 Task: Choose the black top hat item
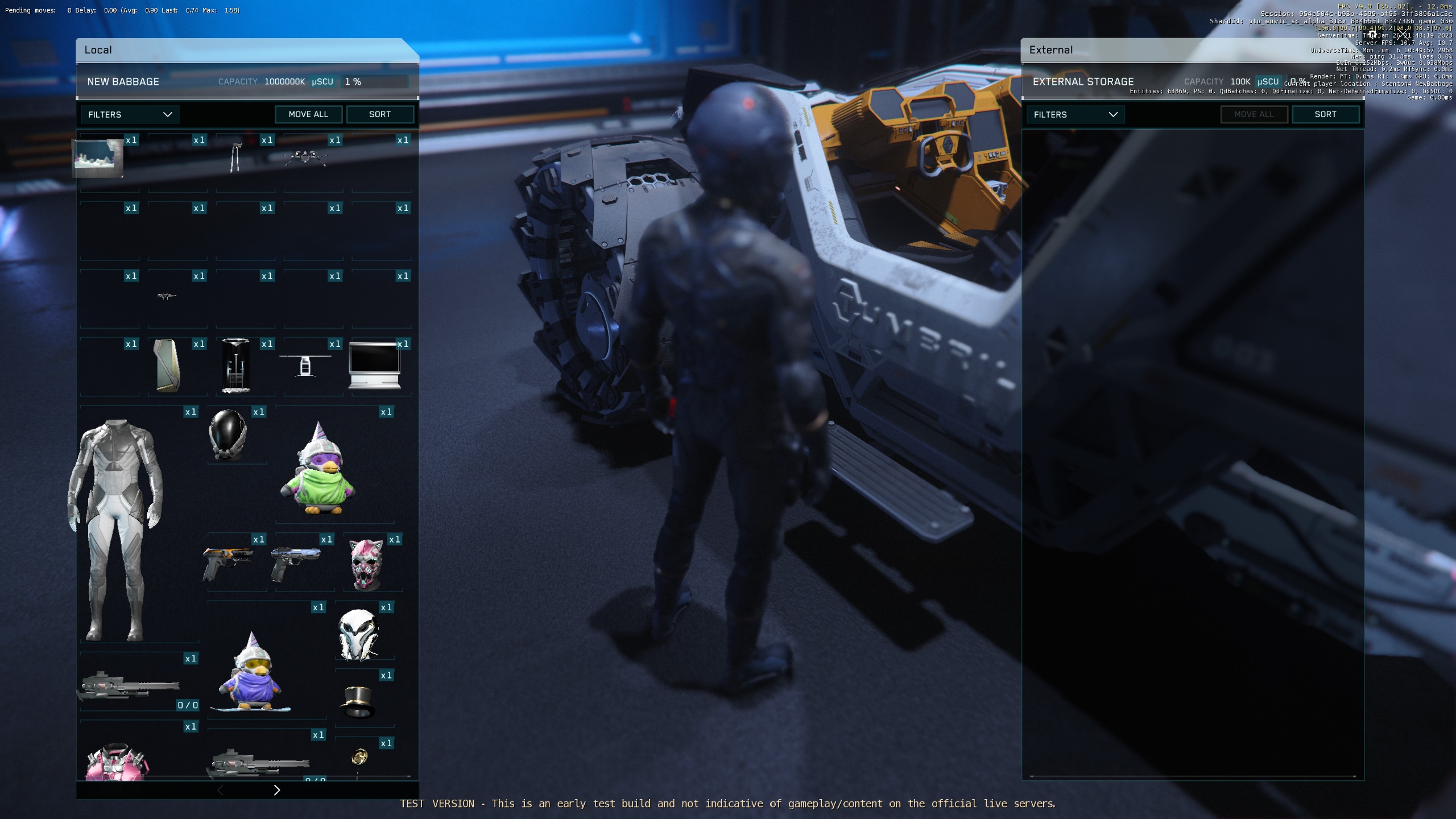[x=358, y=702]
